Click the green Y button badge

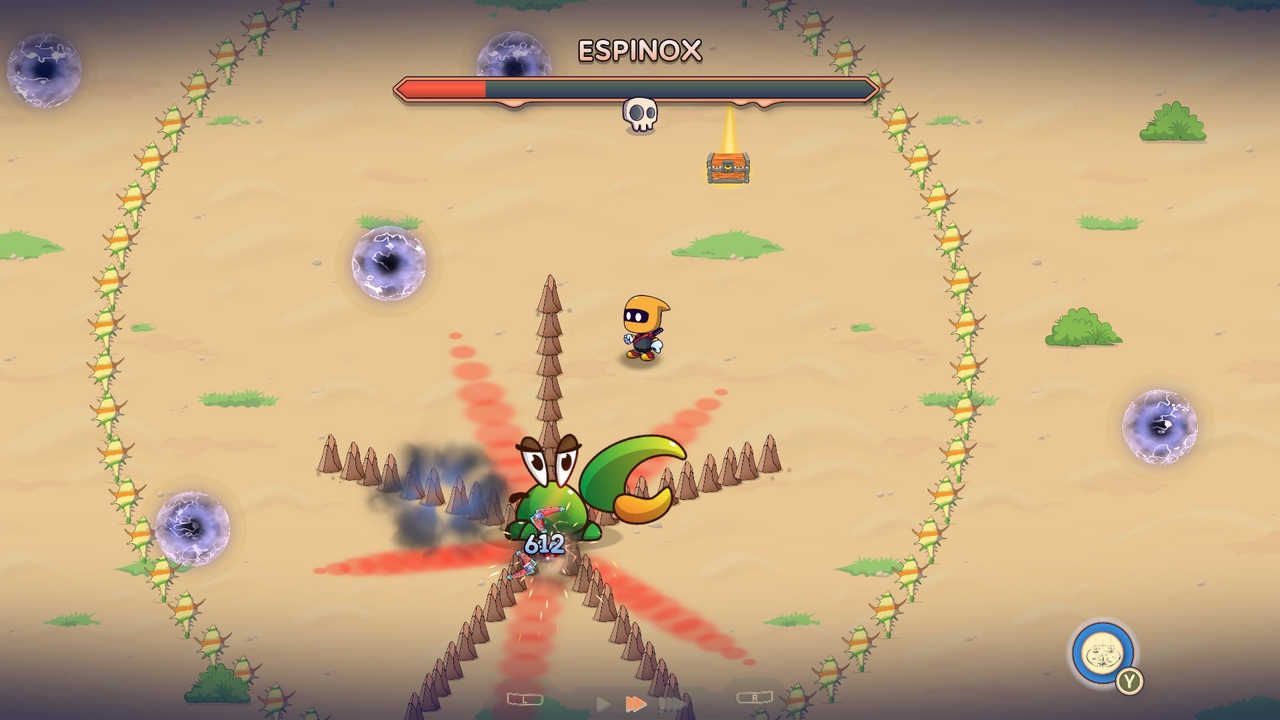1129,680
